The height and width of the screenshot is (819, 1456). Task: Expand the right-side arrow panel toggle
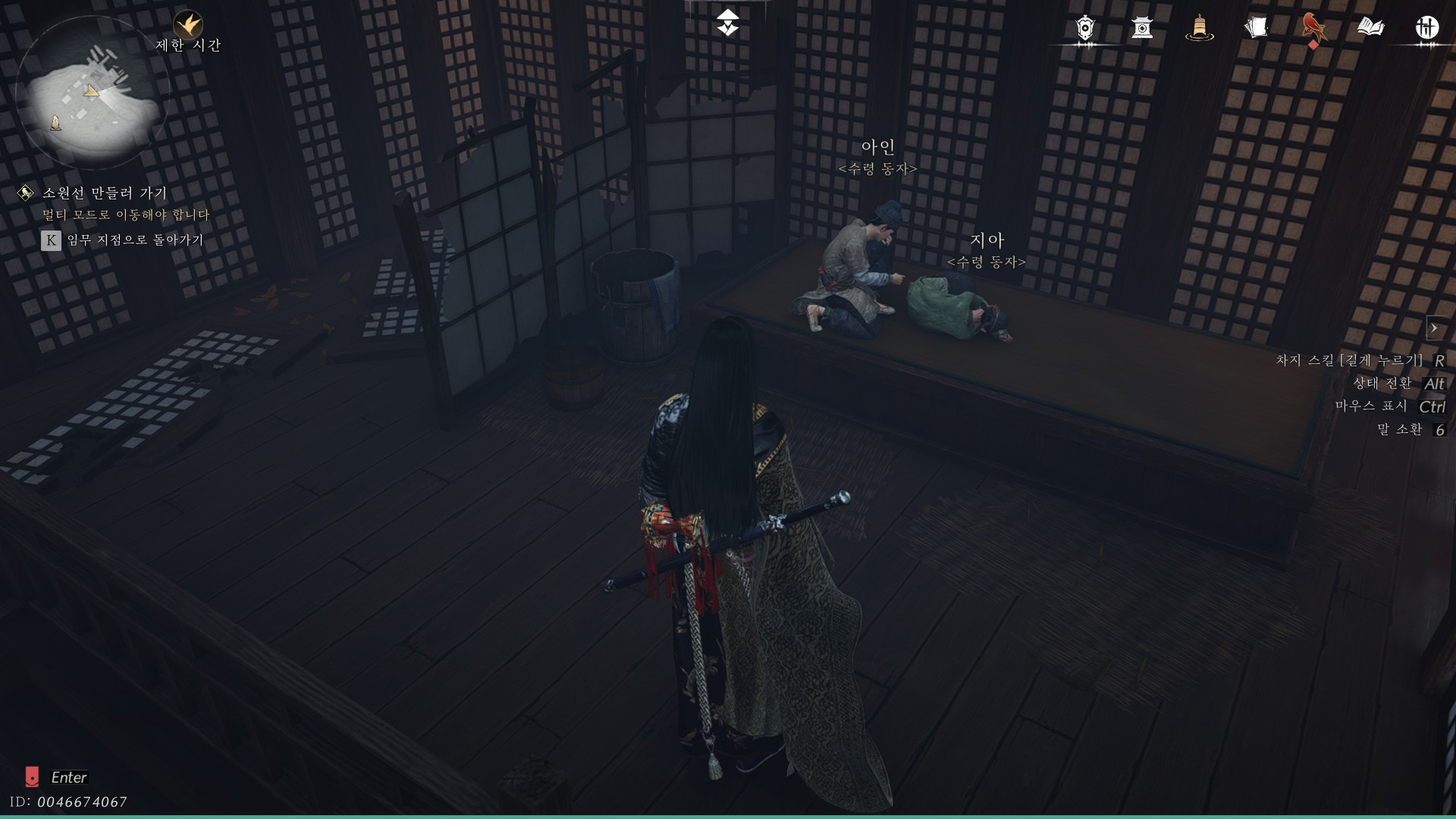point(1434,328)
